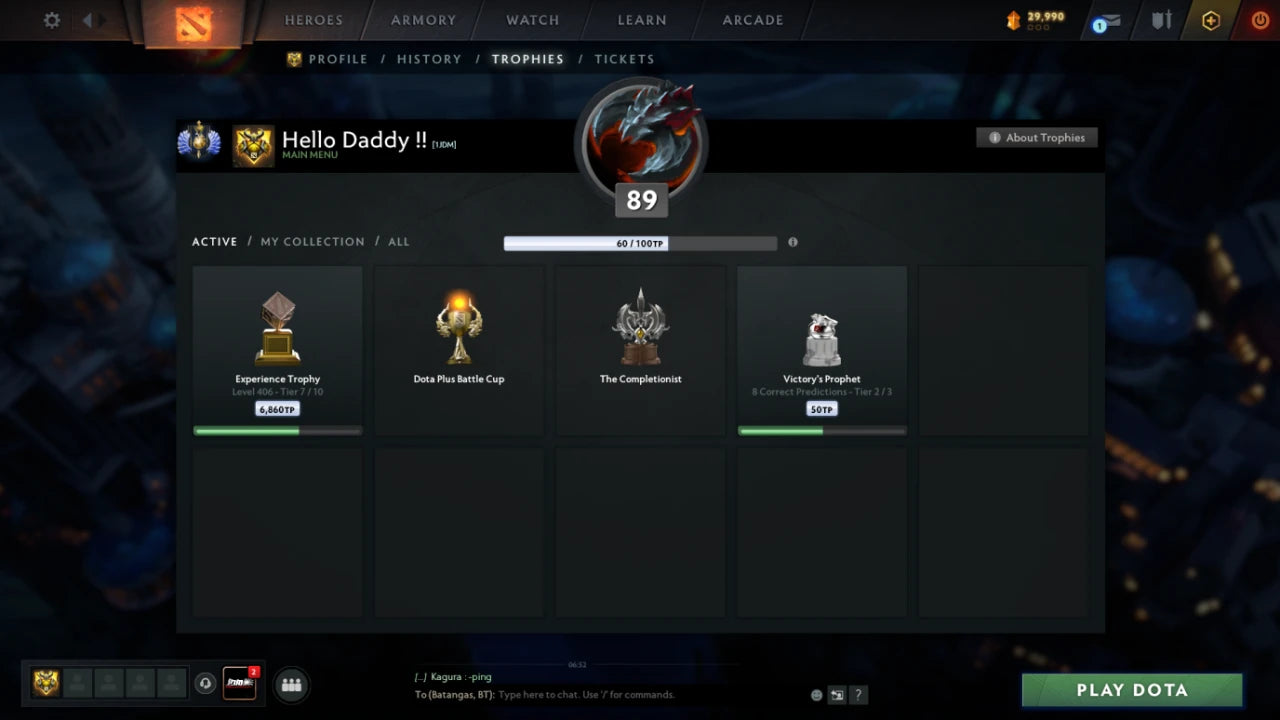Select the ALL trophies filter
The image size is (1280, 720).
(399, 241)
